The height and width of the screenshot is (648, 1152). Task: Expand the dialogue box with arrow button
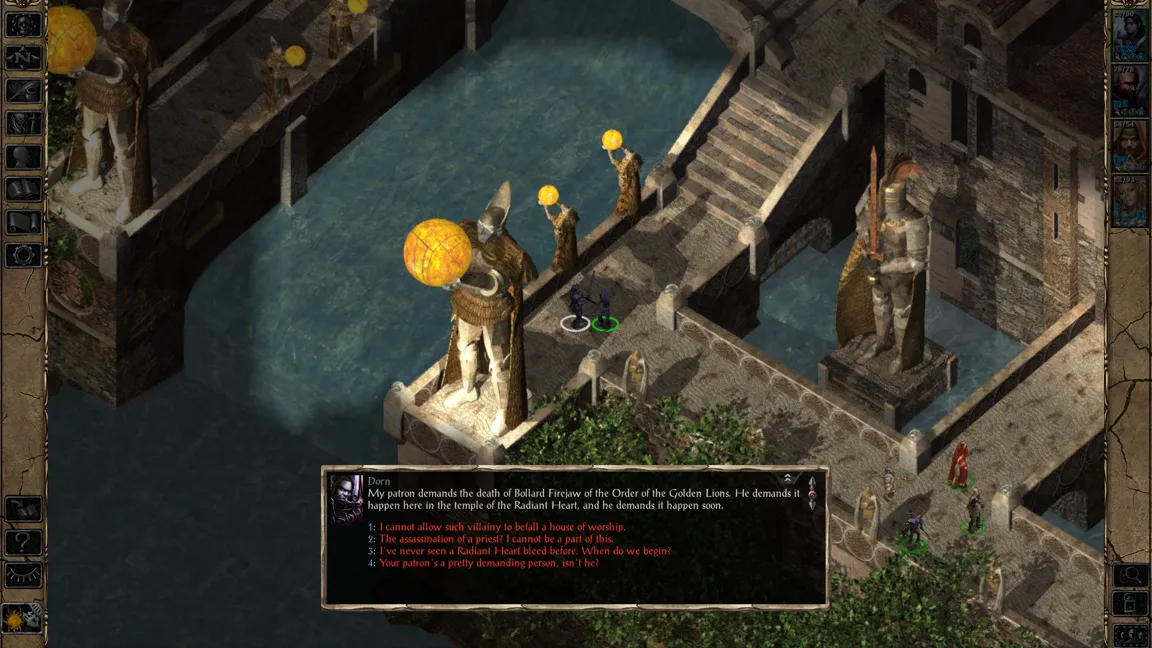point(788,479)
